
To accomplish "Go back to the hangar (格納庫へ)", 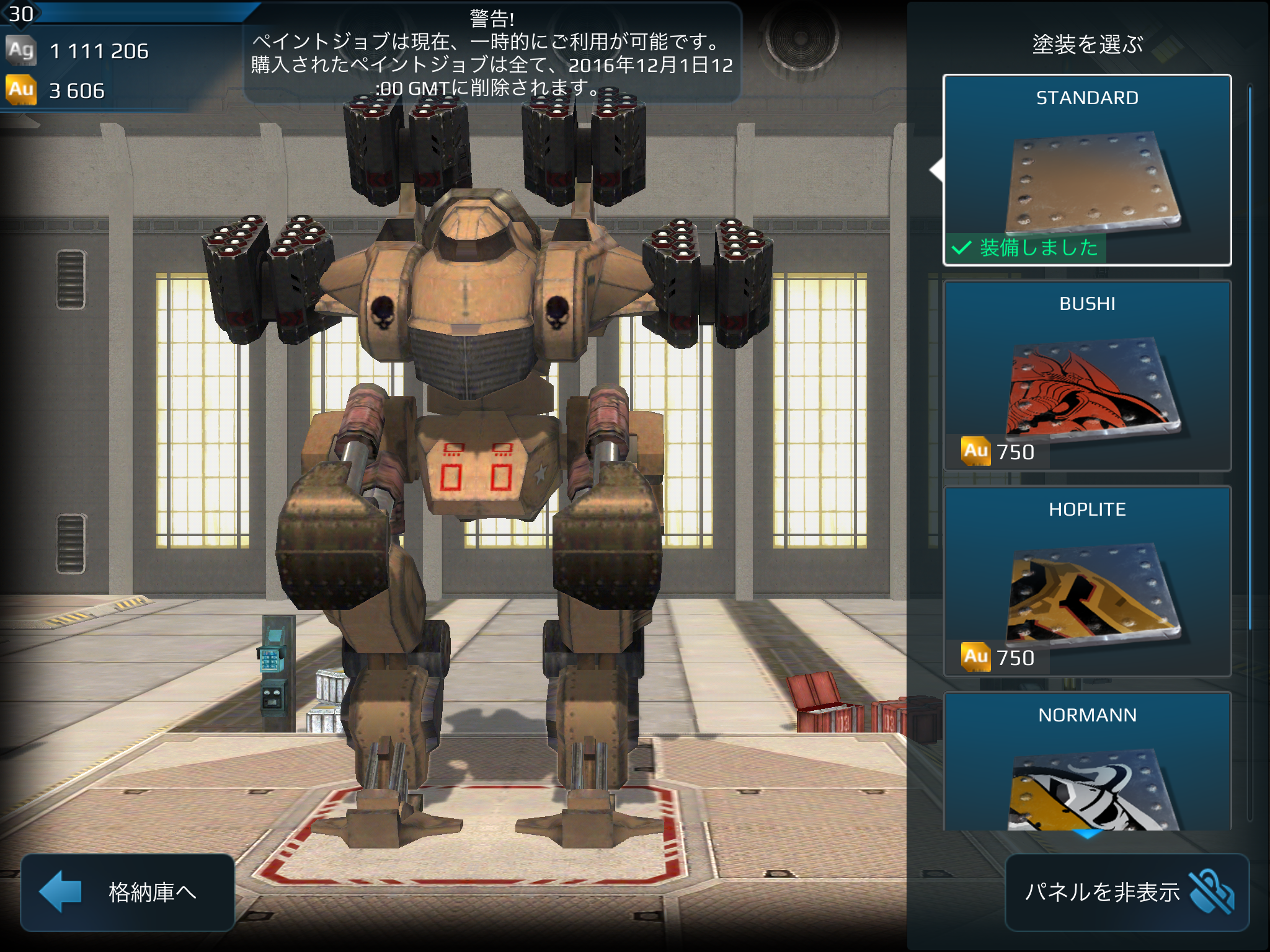I will (127, 892).
